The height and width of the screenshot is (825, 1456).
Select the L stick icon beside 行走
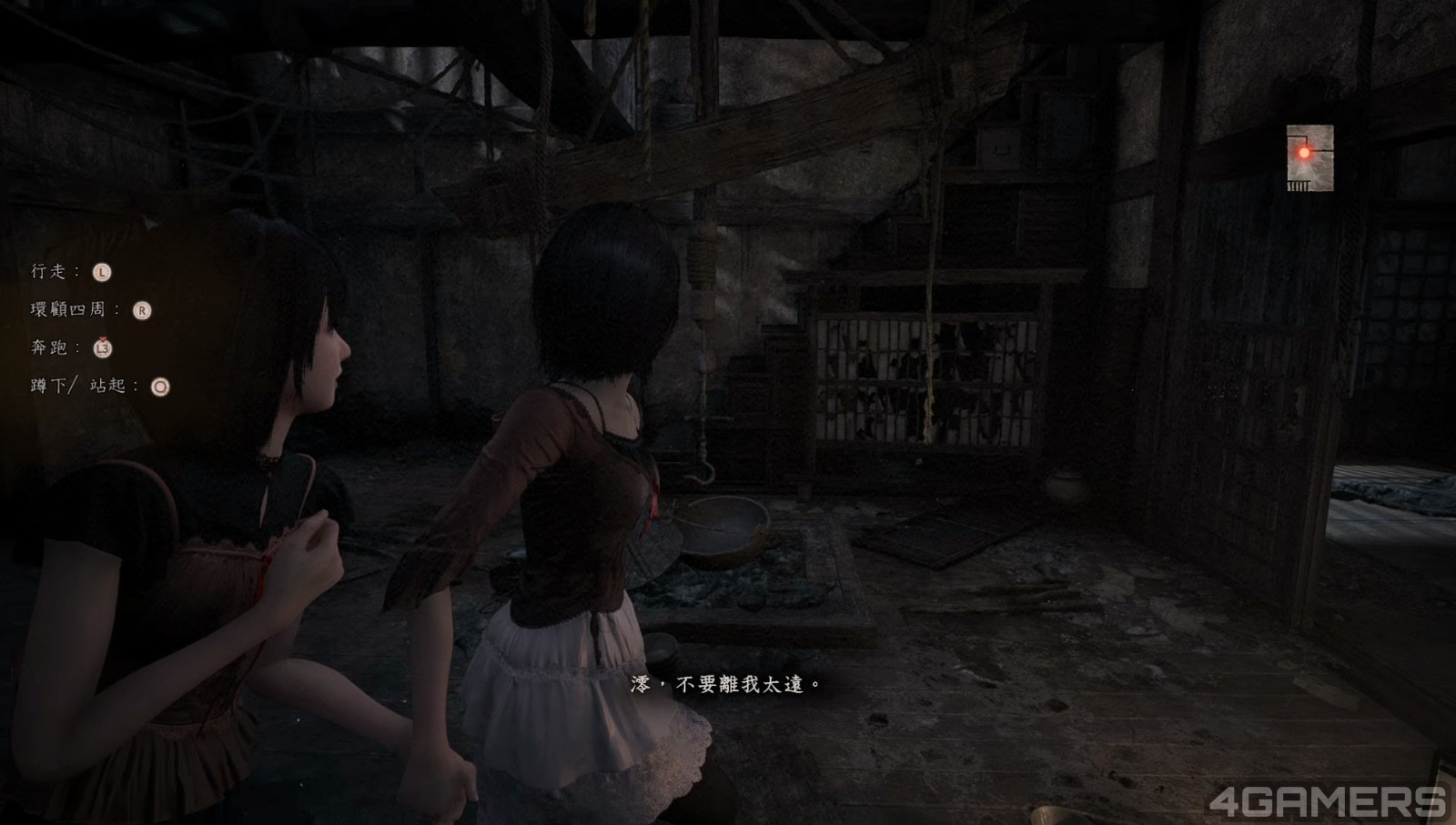103,273
